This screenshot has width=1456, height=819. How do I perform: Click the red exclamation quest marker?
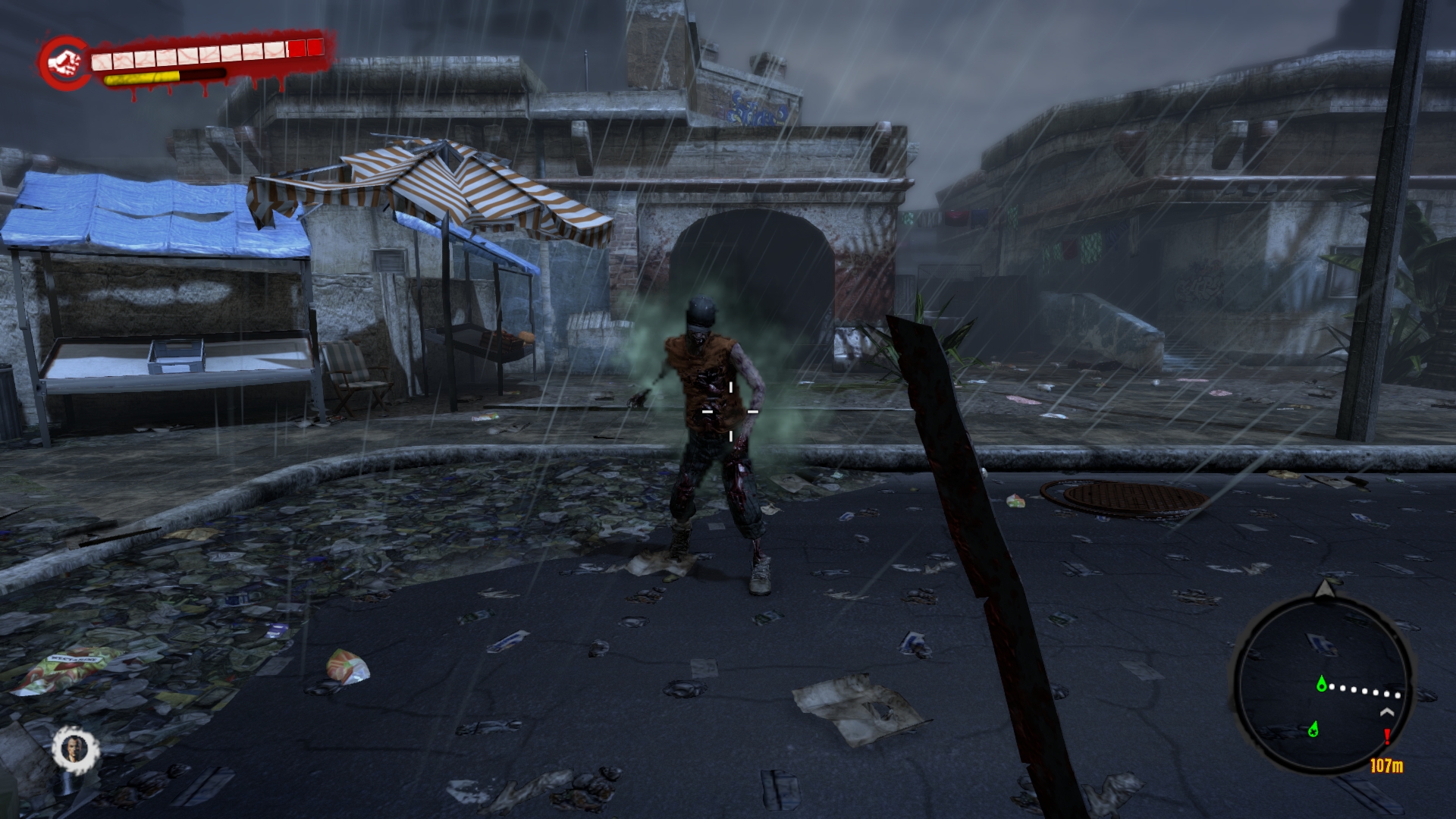1387,736
